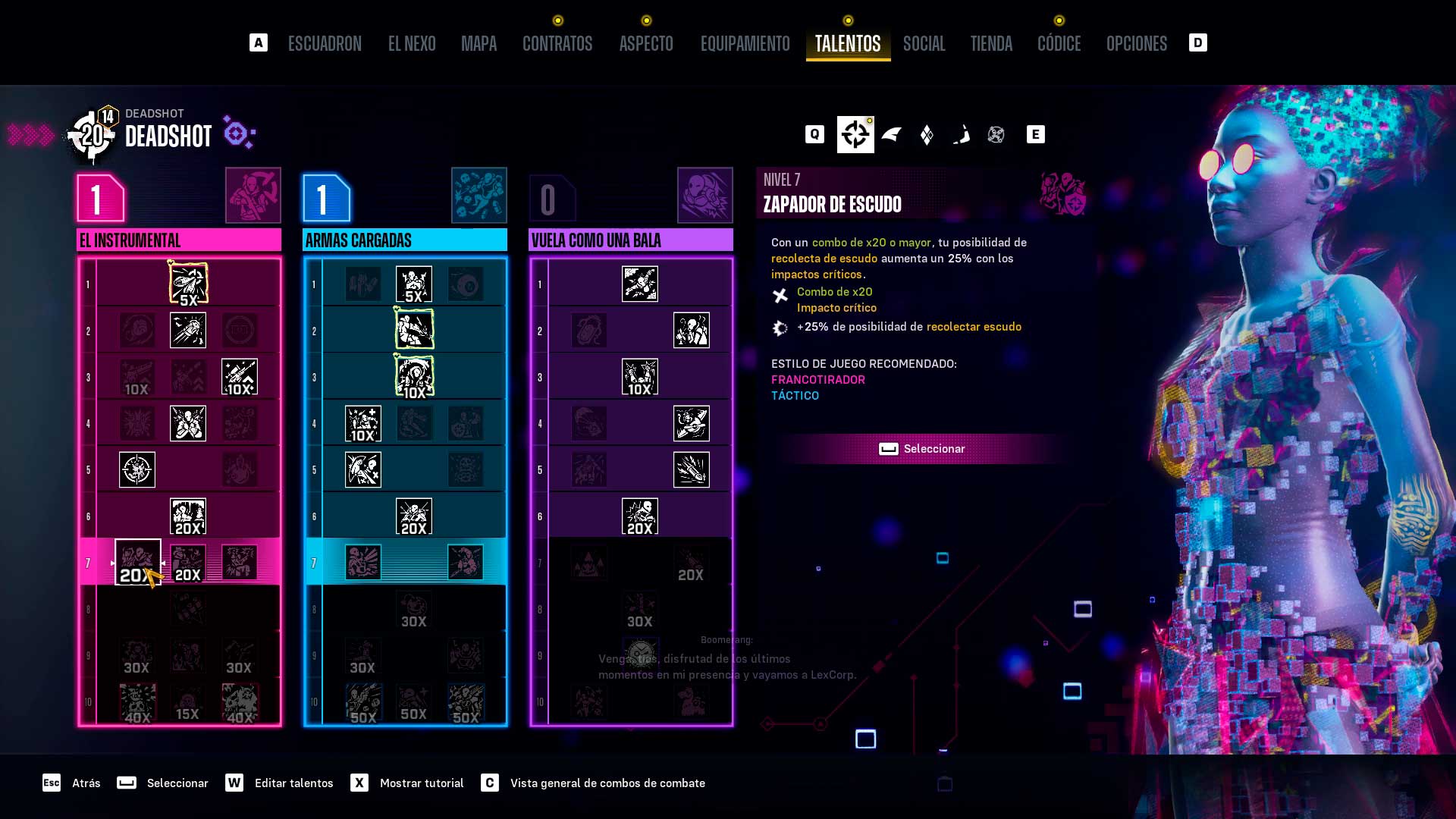Choose the highlighted level 7 Zapador de Escudo talent
The height and width of the screenshot is (819, 1456).
pyautogui.click(x=137, y=562)
